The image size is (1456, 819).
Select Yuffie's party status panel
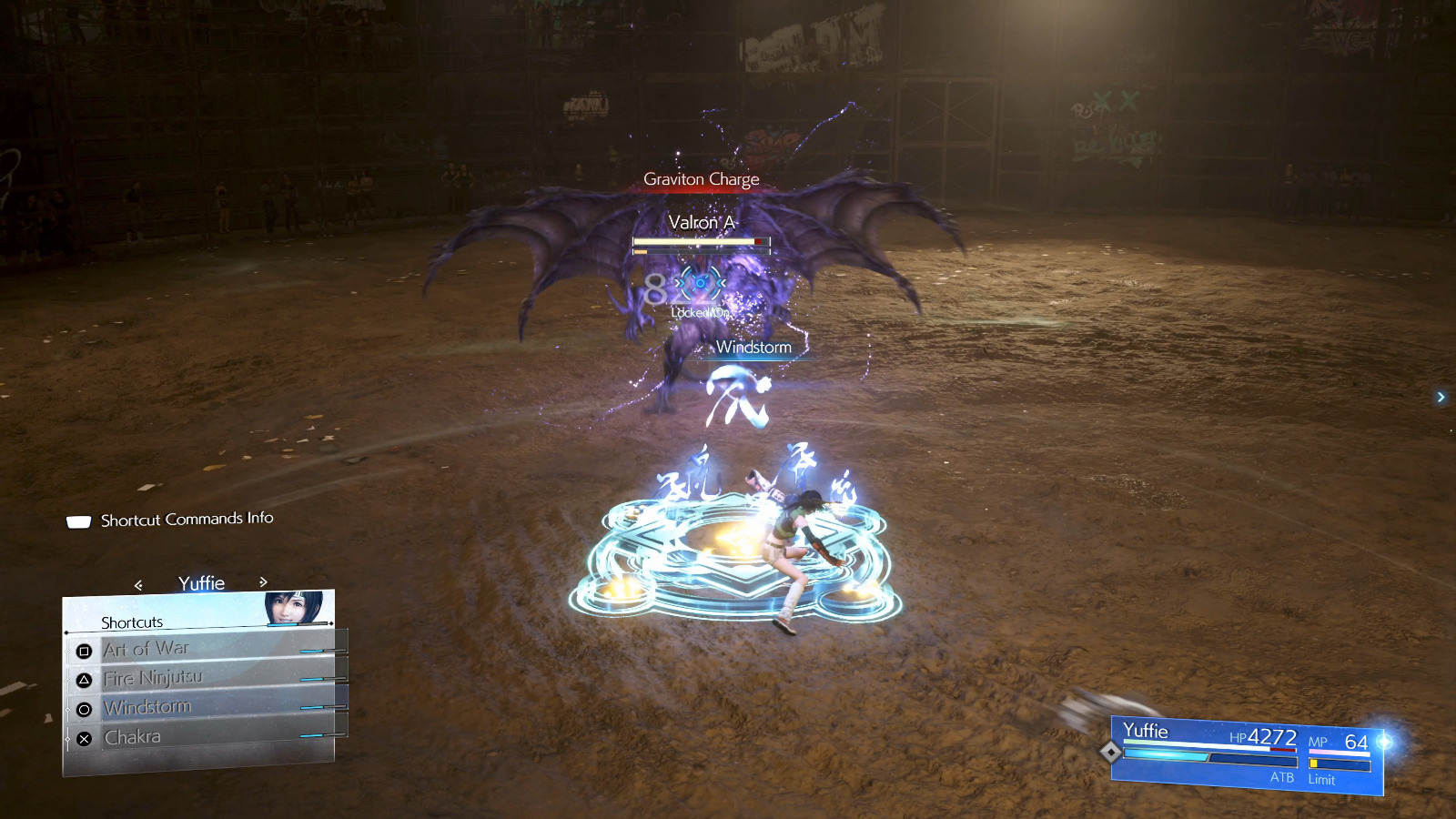(x=1247, y=754)
